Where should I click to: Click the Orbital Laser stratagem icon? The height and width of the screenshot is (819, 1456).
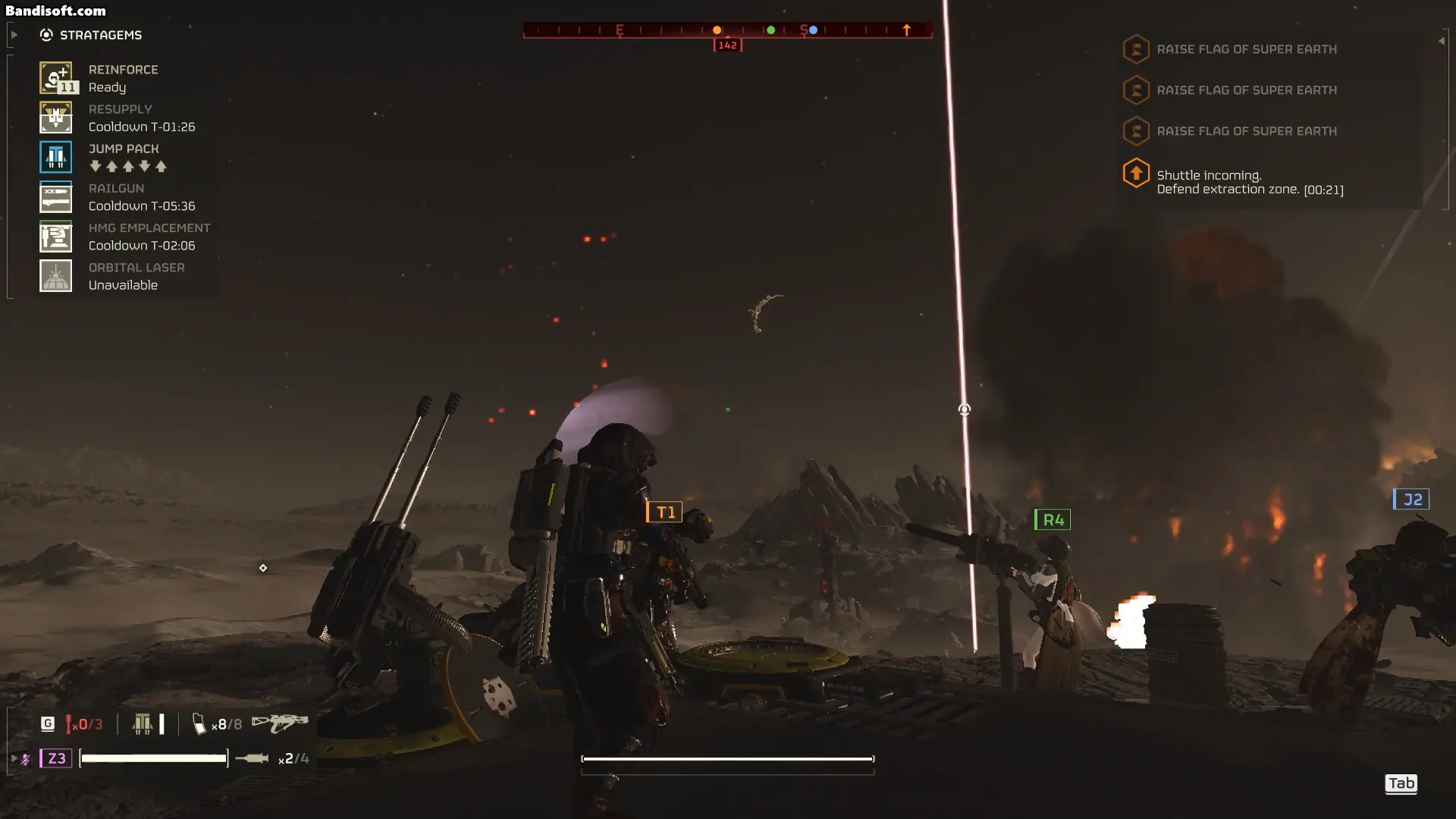(55, 276)
